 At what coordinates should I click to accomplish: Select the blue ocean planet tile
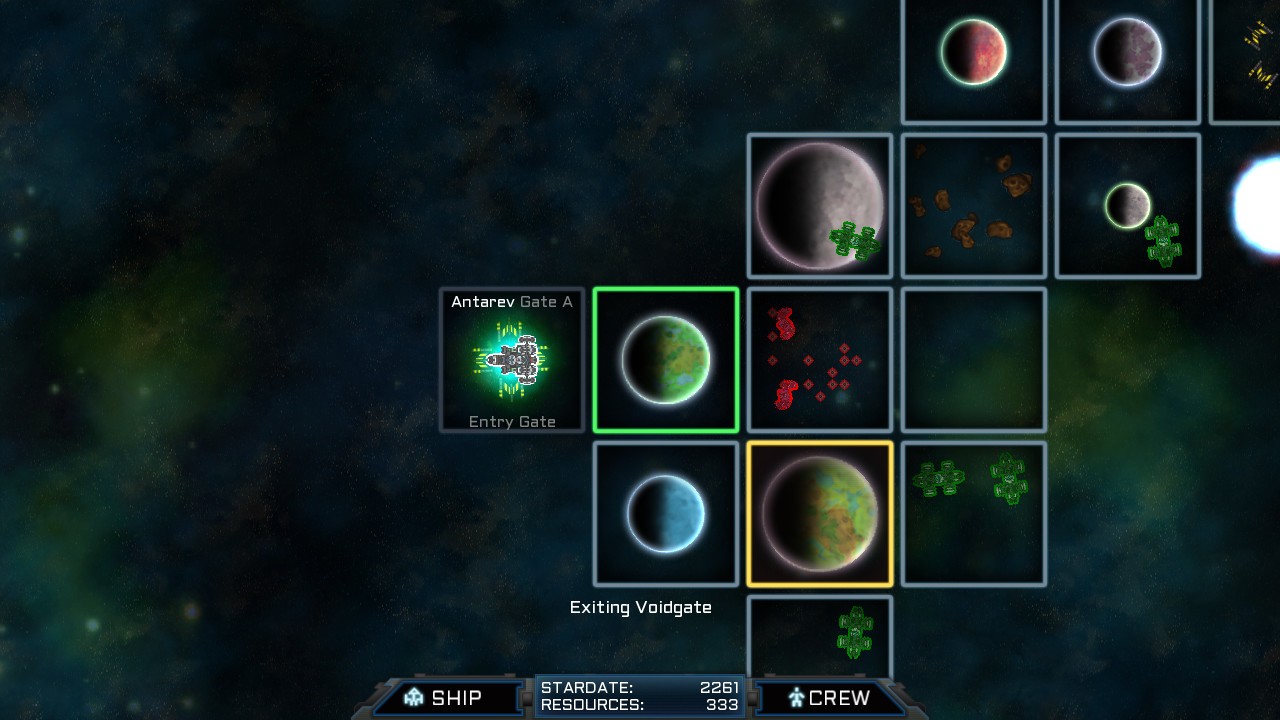tap(666, 512)
